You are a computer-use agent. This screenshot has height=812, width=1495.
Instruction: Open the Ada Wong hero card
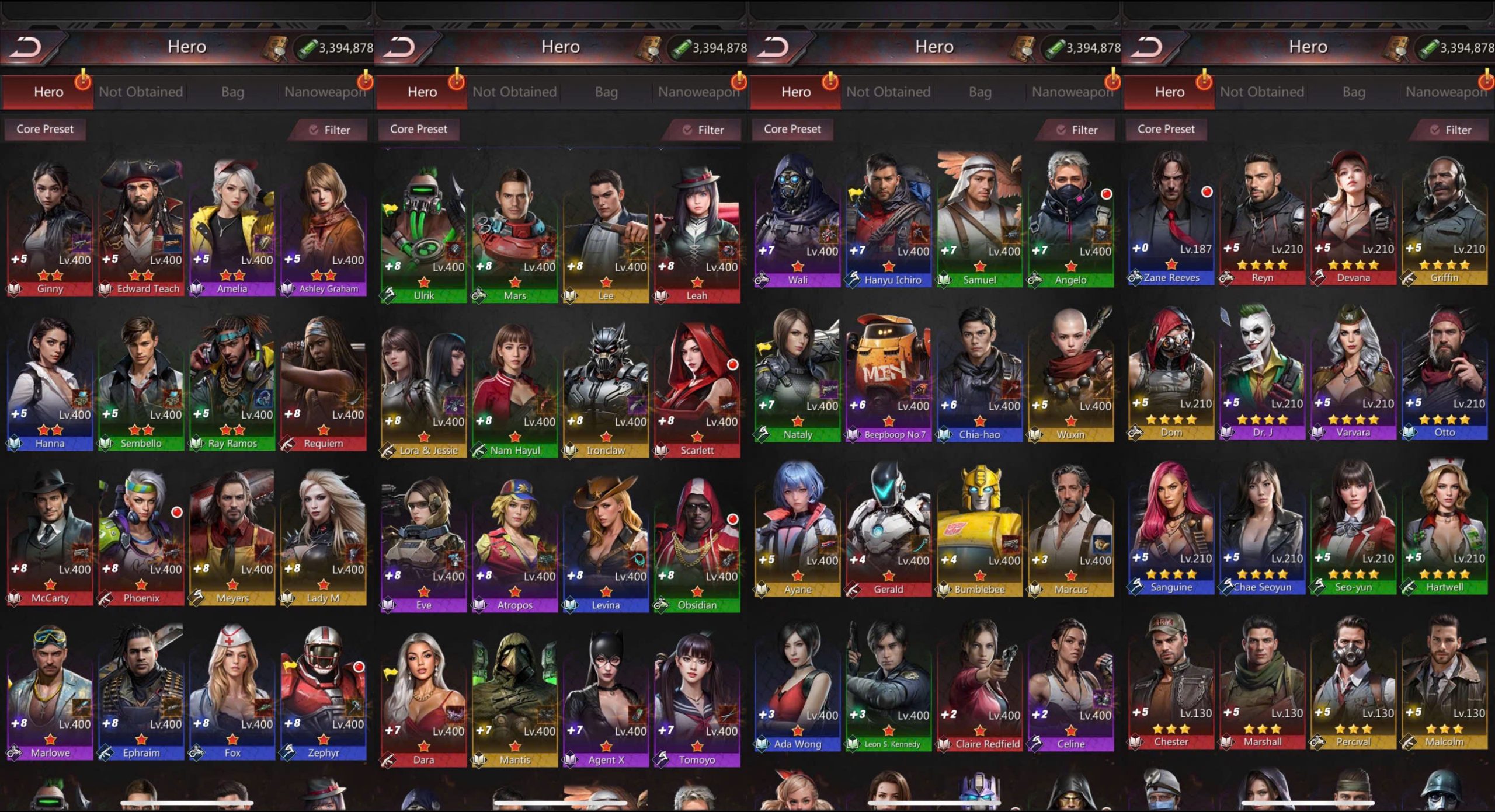798,683
